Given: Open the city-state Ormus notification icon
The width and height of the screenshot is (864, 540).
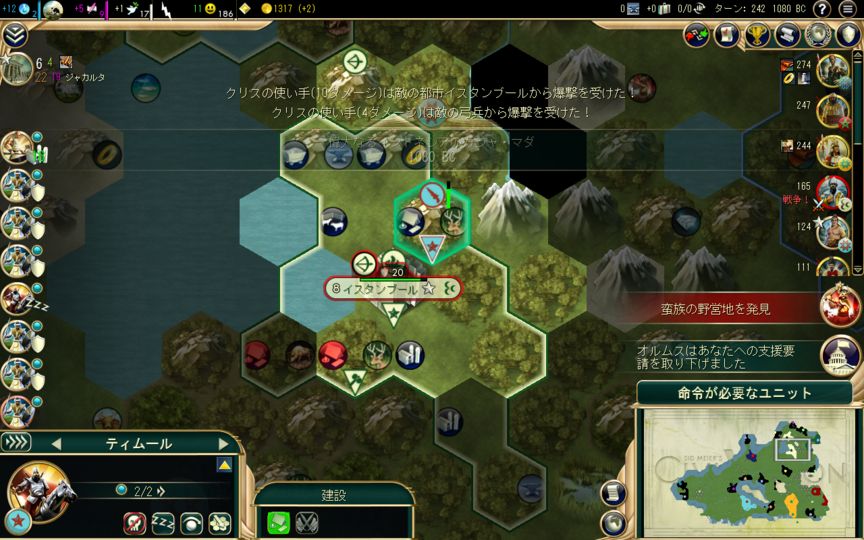Looking at the screenshot, I should tap(841, 353).
